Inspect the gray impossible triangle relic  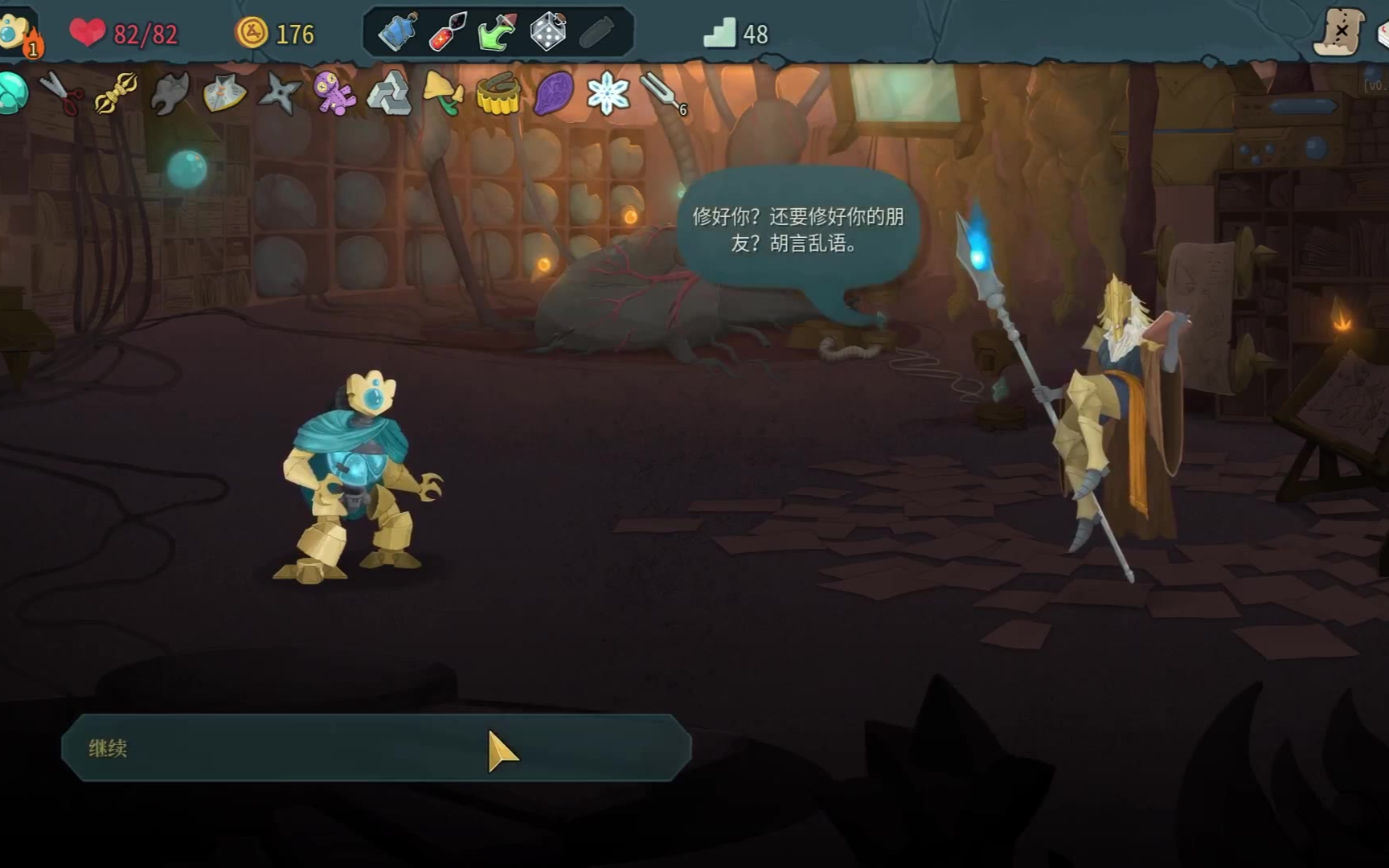[389, 93]
